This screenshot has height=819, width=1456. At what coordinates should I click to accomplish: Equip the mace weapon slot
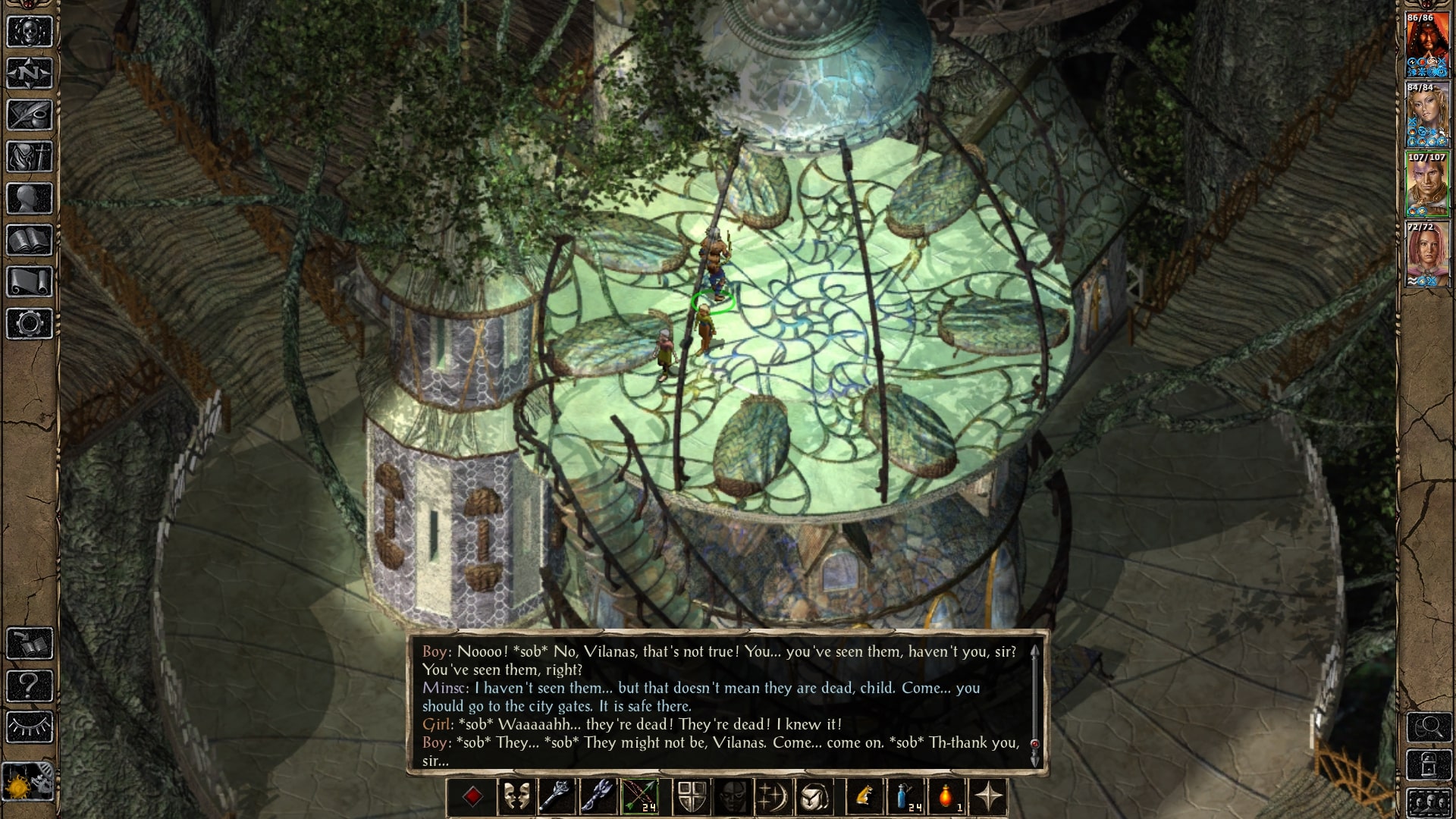[557, 796]
